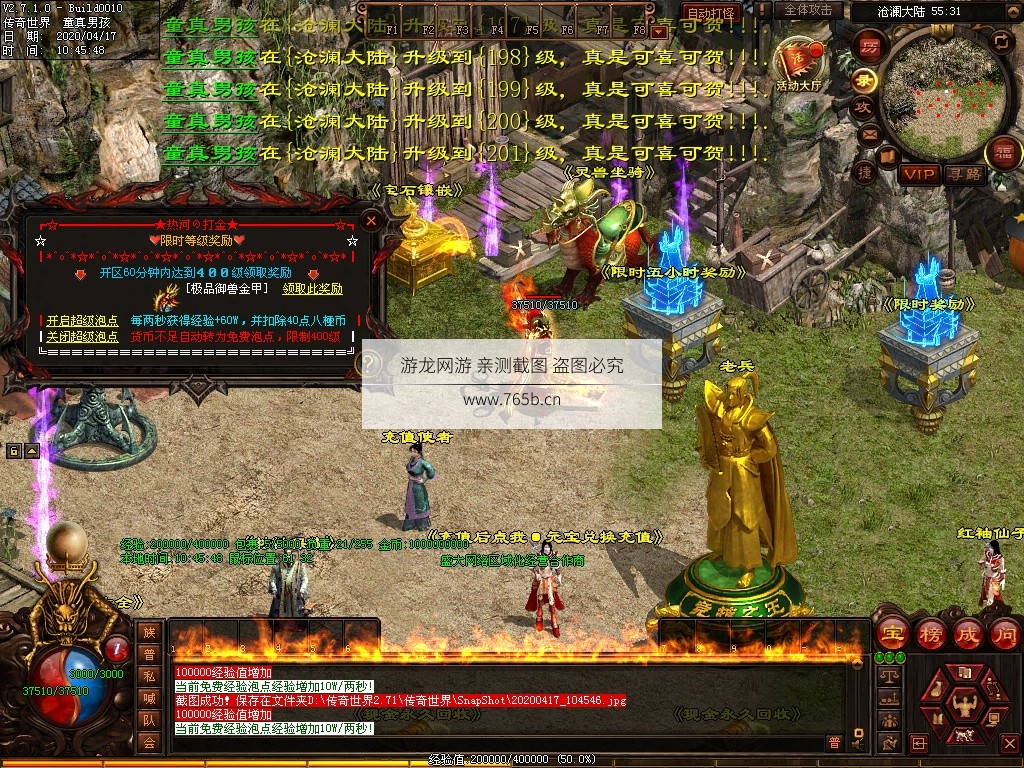This screenshot has width=1024, height=768.
Task: Activate the 寻路 pathfinding button
Action: (964, 174)
